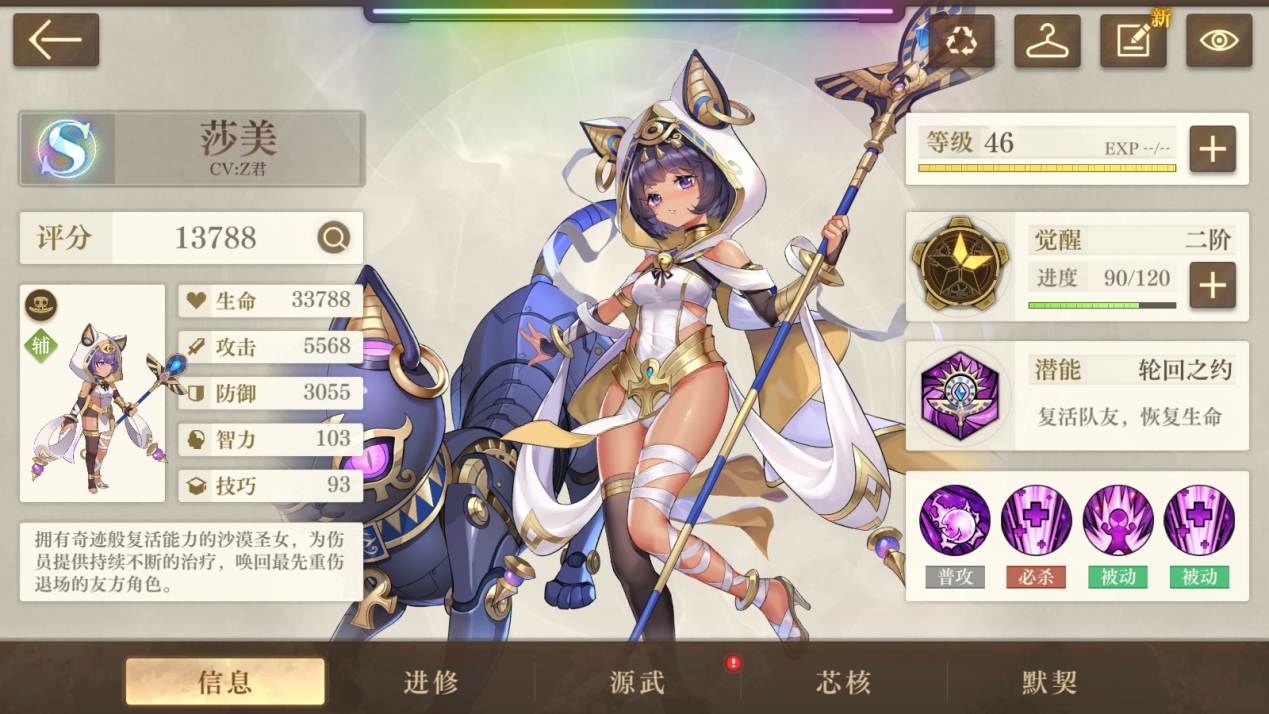Open the clothes hanger outfit menu
This screenshot has height=714, width=1269.
1047,41
